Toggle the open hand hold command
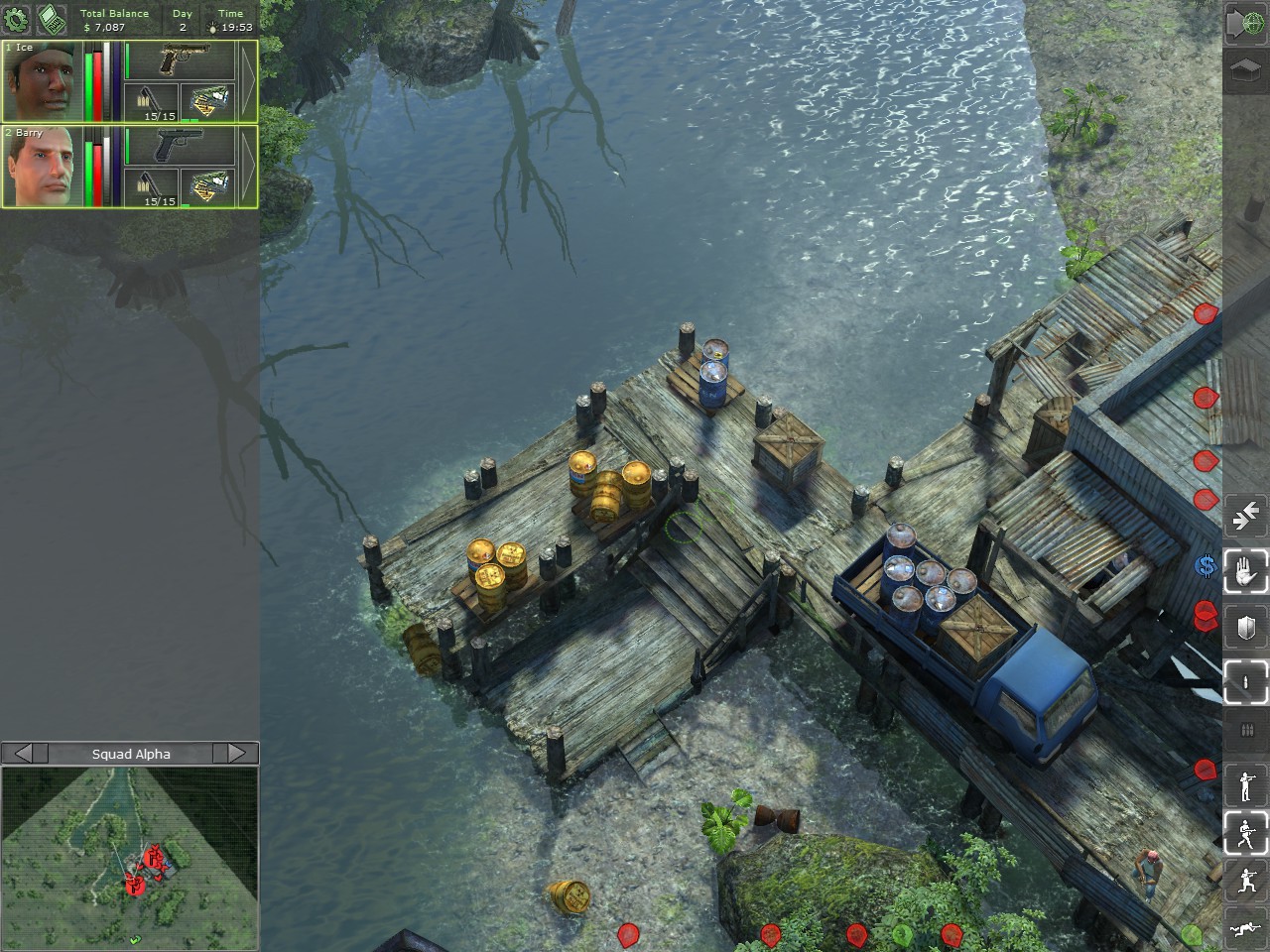 coord(1245,571)
